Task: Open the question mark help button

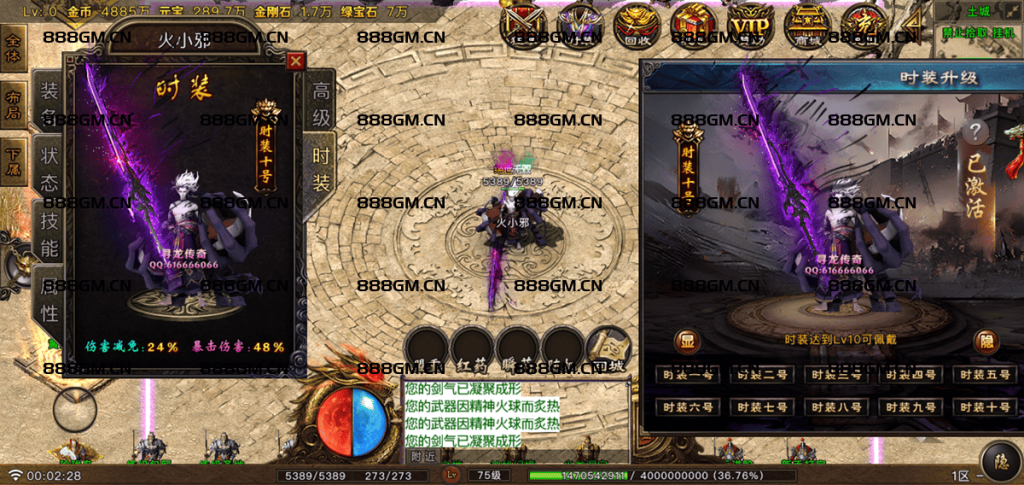Action: (x=974, y=134)
